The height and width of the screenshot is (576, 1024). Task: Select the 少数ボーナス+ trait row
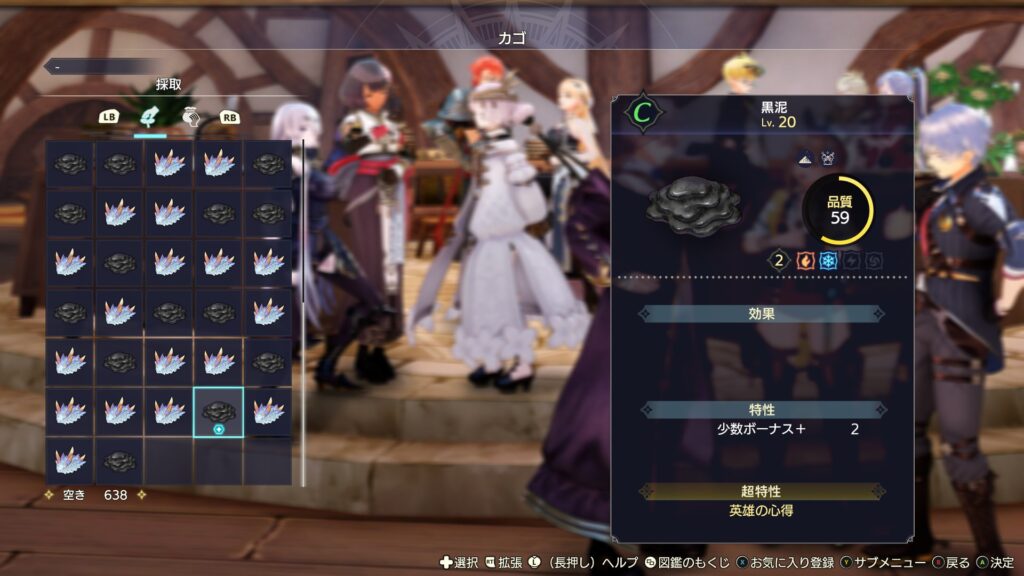tap(762, 429)
